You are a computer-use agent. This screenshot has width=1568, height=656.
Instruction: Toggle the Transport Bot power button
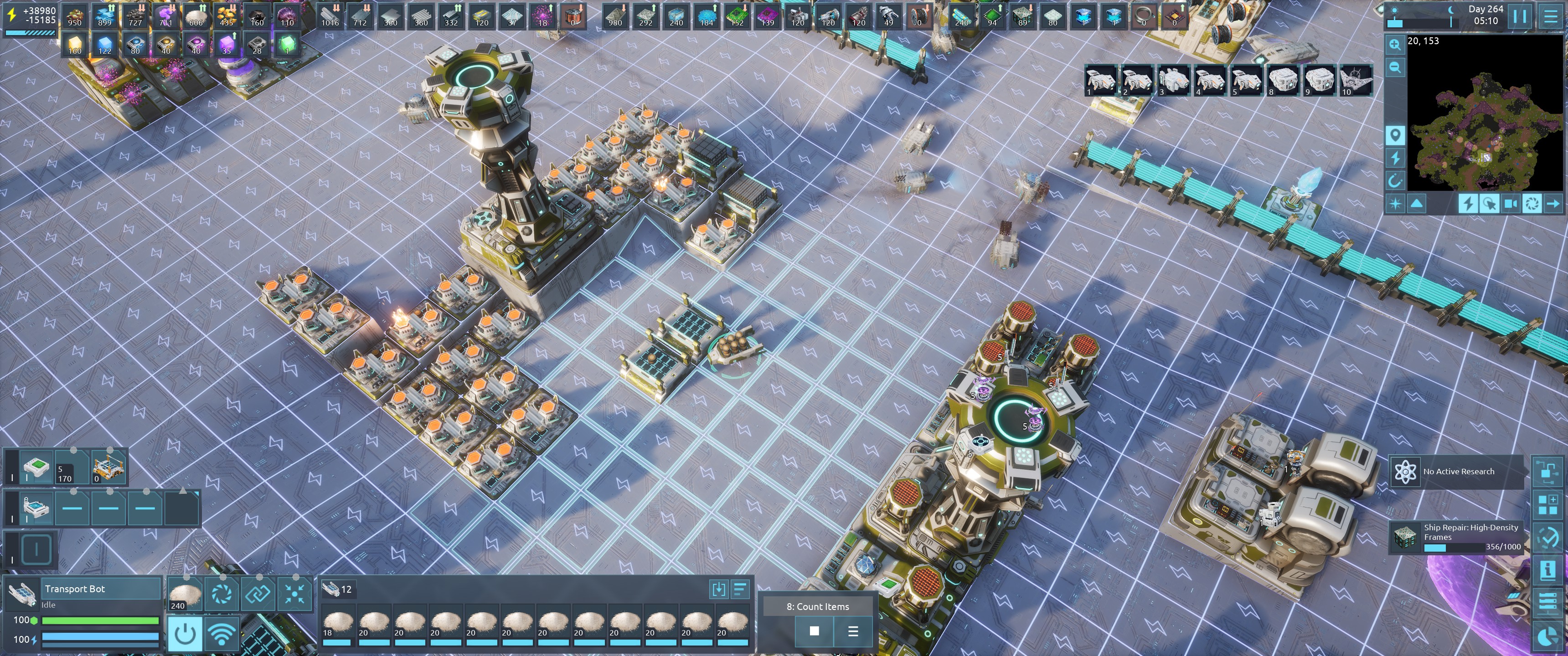(185, 634)
